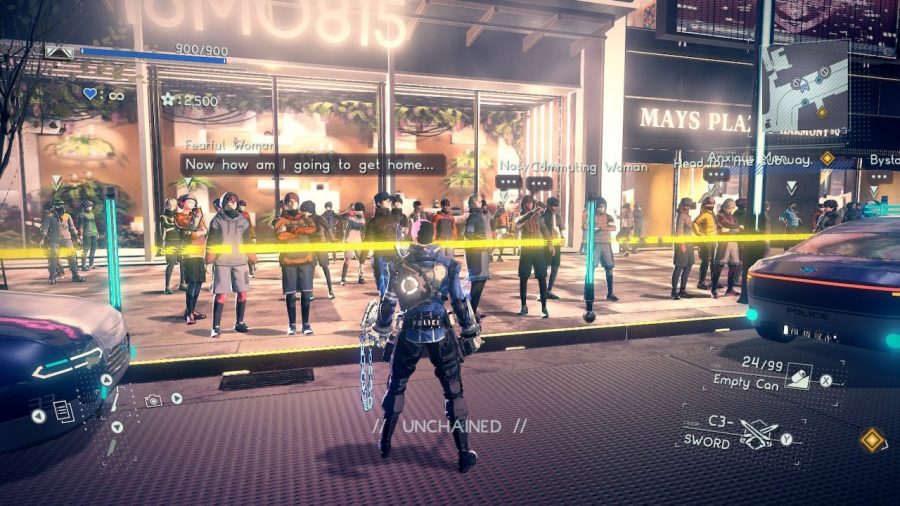Image resolution: width=900 pixels, height=506 pixels.
Task: Choose the crossed swords Legion icon
Action: (x=759, y=433)
